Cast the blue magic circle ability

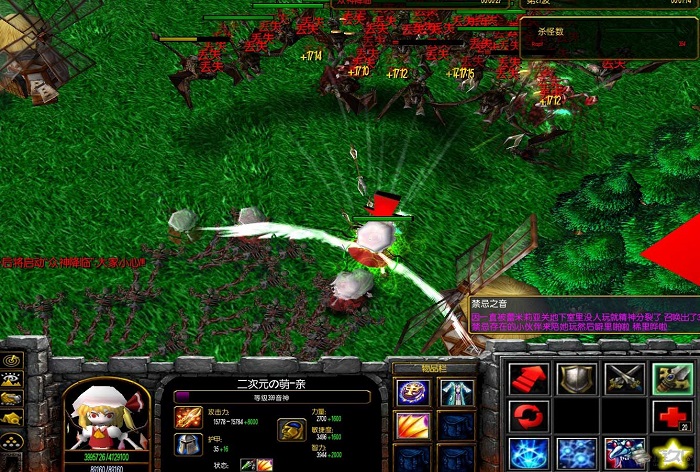(525, 452)
